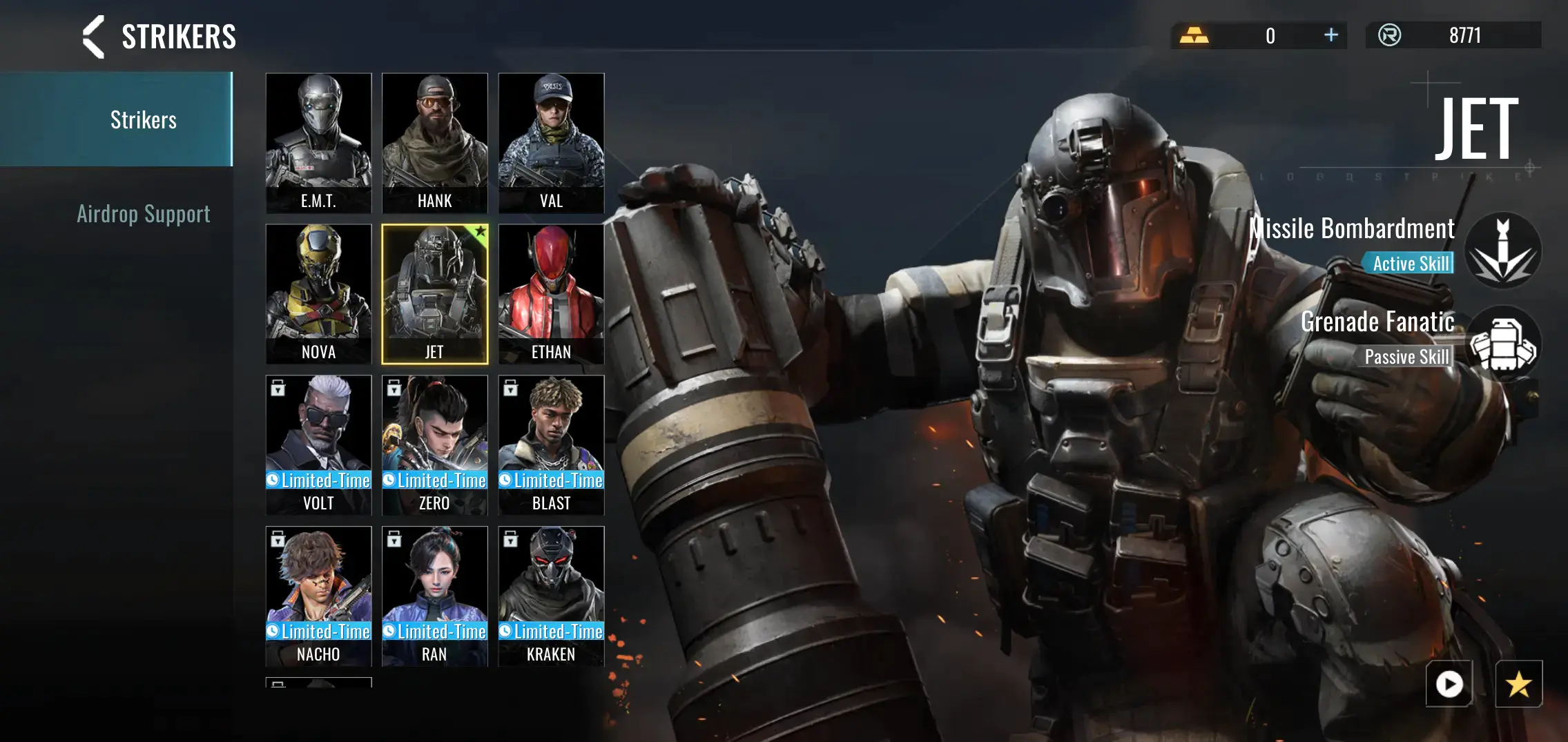Go back from the Strikers screen
Image resolution: width=1568 pixels, height=742 pixels.
[x=94, y=37]
